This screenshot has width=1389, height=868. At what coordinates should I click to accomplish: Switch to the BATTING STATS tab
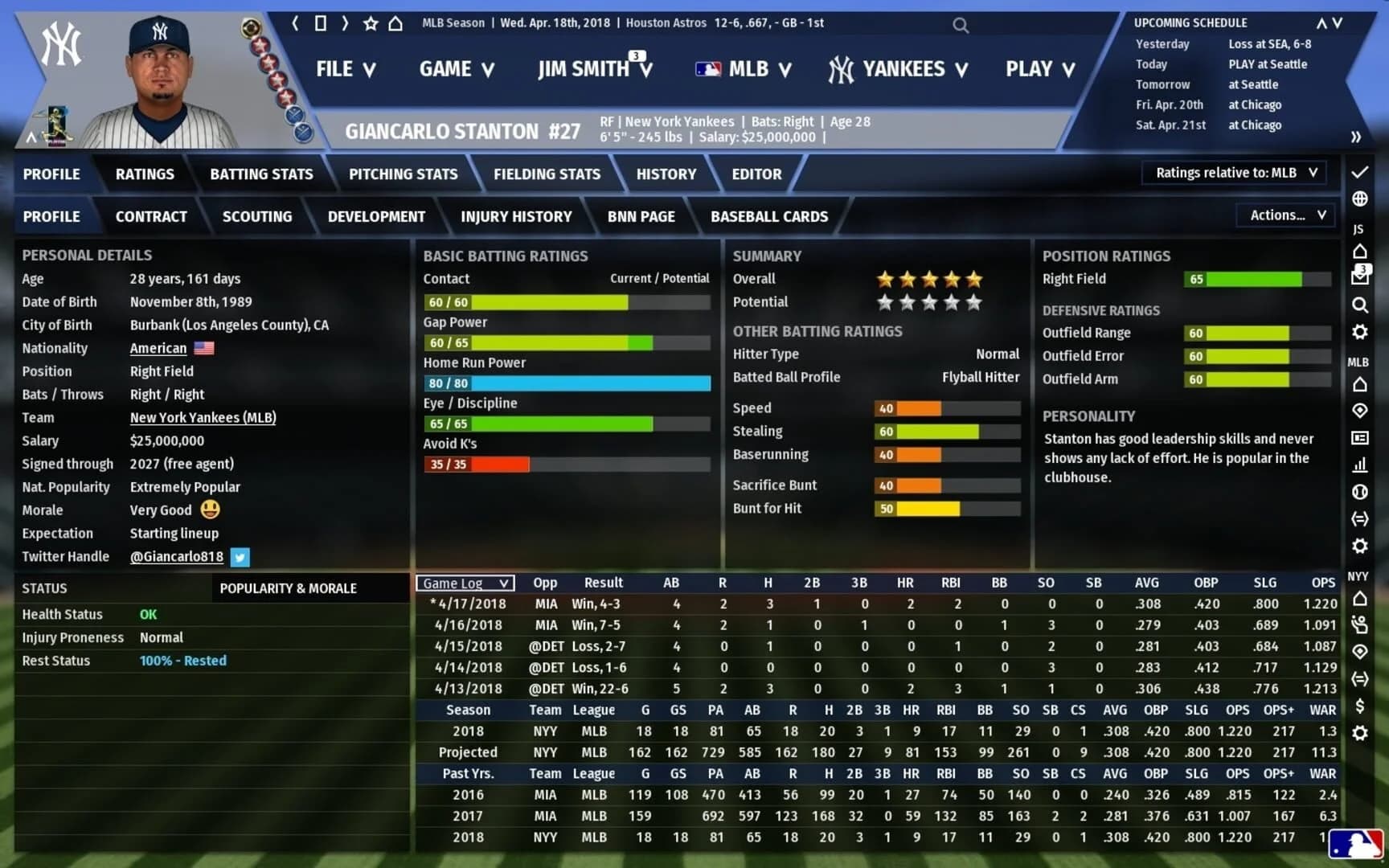click(x=261, y=174)
